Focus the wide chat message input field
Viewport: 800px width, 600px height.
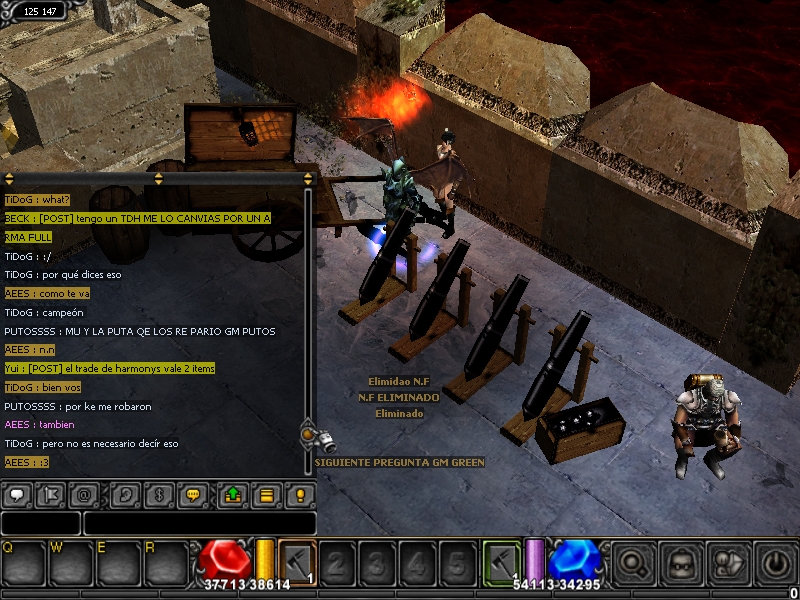(200, 523)
